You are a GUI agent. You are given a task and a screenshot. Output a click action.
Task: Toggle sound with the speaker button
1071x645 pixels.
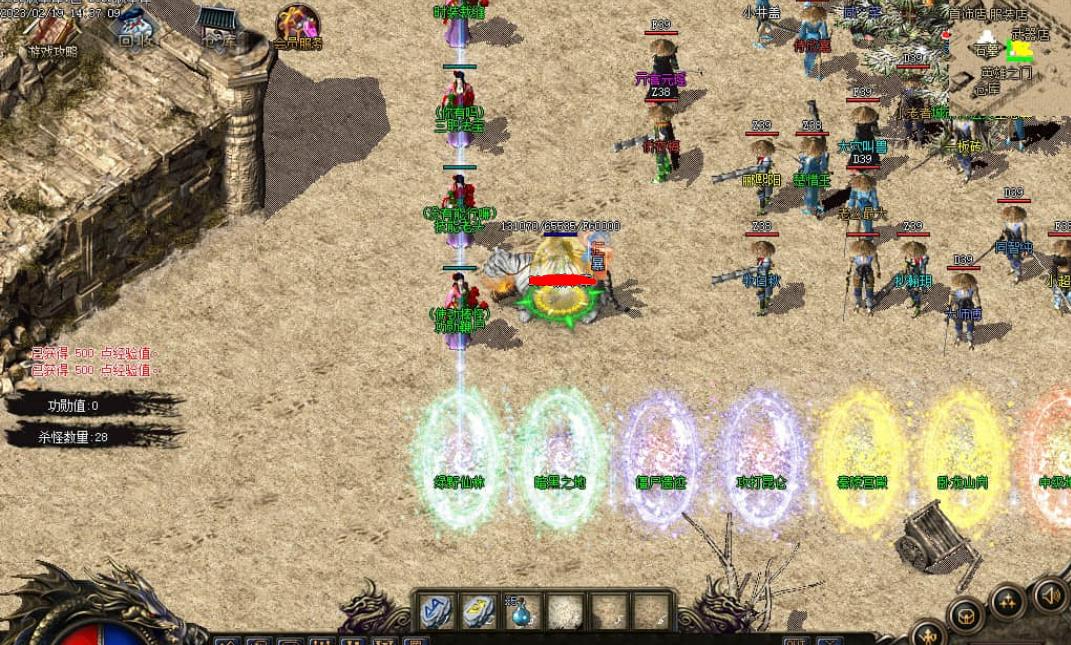click(1050, 595)
